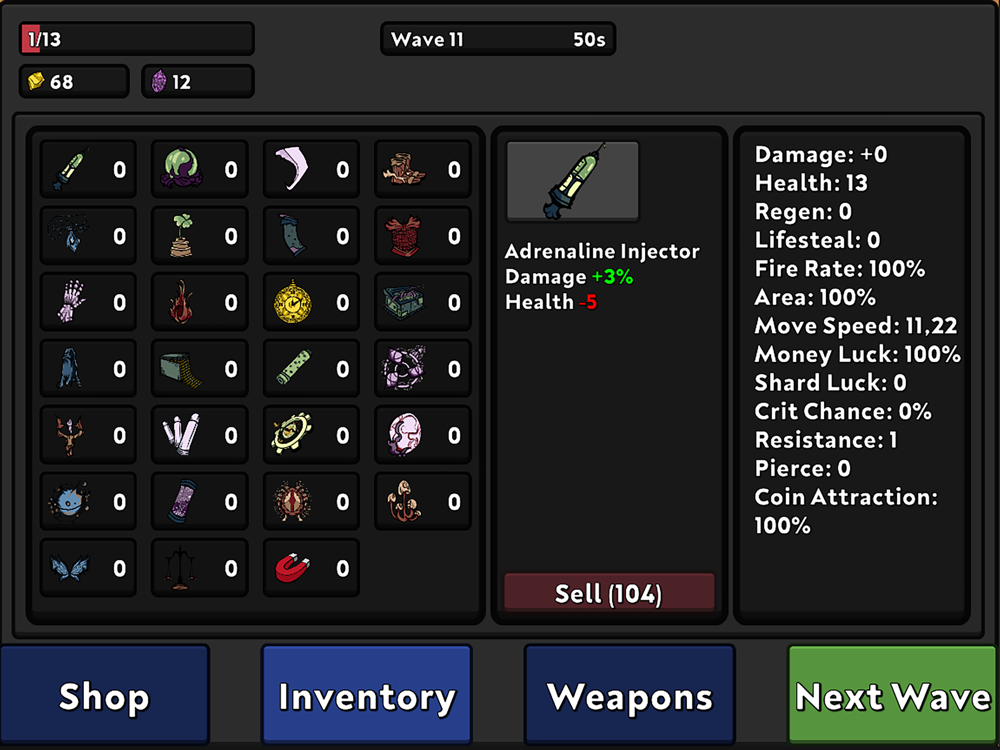Viewport: 1000px width, 750px height.
Task: Choose the skeletal hand item
Action: click(x=88, y=302)
